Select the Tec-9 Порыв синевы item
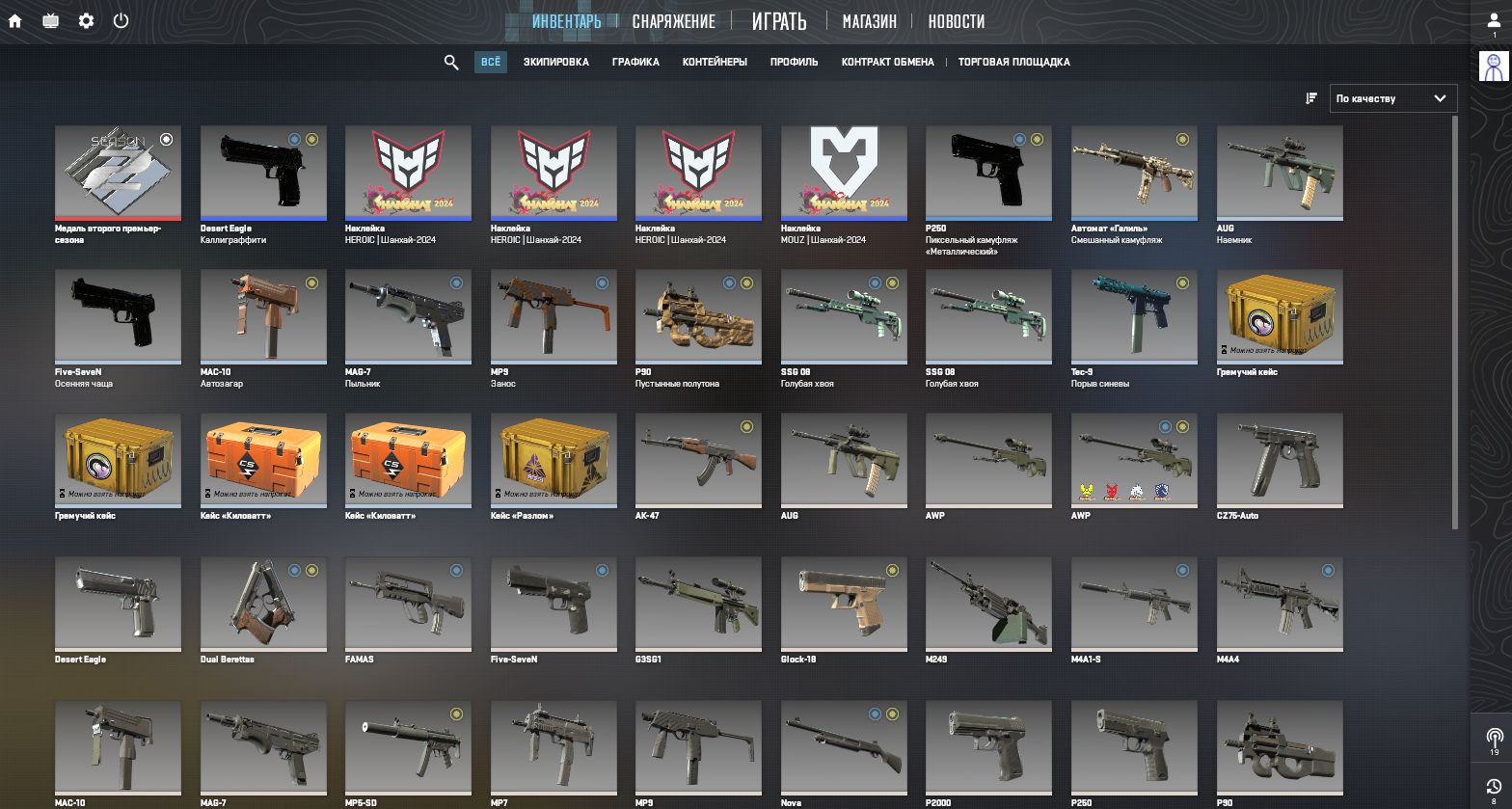This screenshot has height=809, width=1512. (x=1134, y=315)
